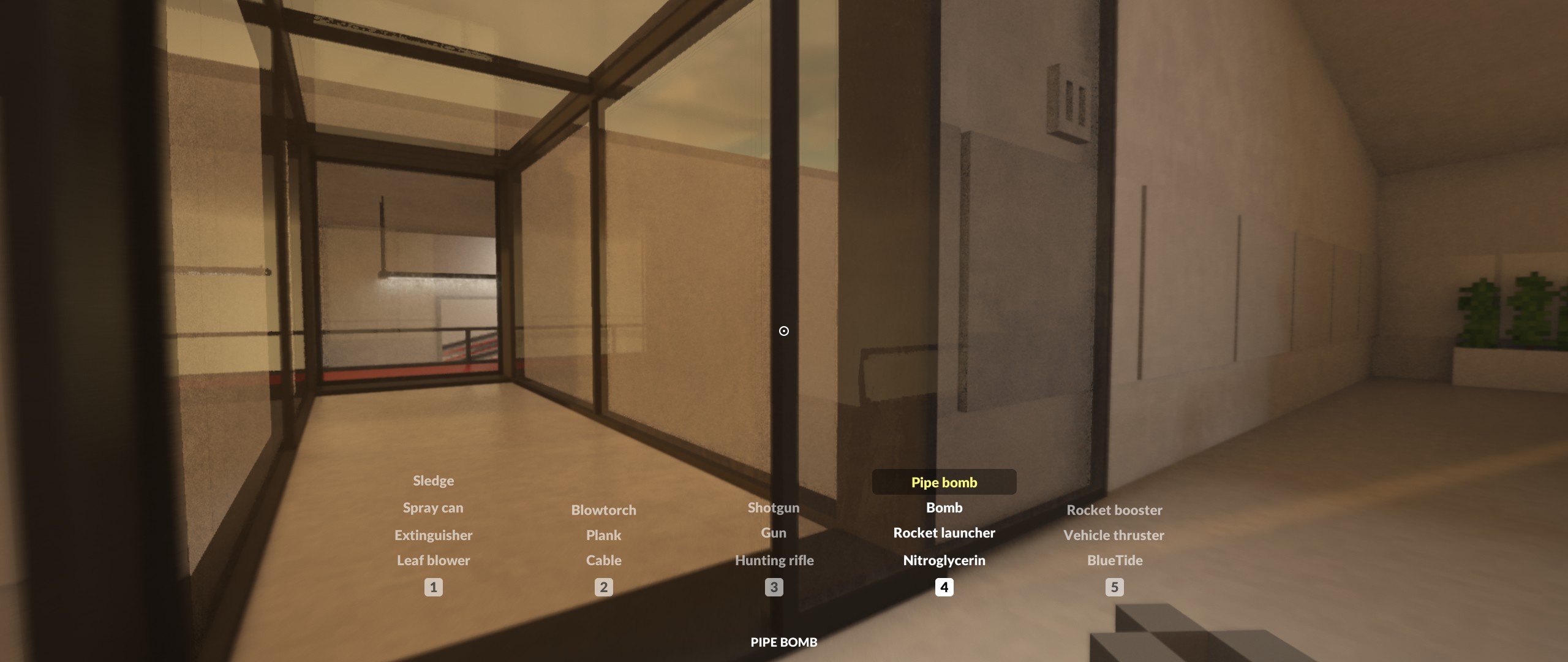The height and width of the screenshot is (662, 1568).
Task: Equip the Spray can
Action: [433, 508]
